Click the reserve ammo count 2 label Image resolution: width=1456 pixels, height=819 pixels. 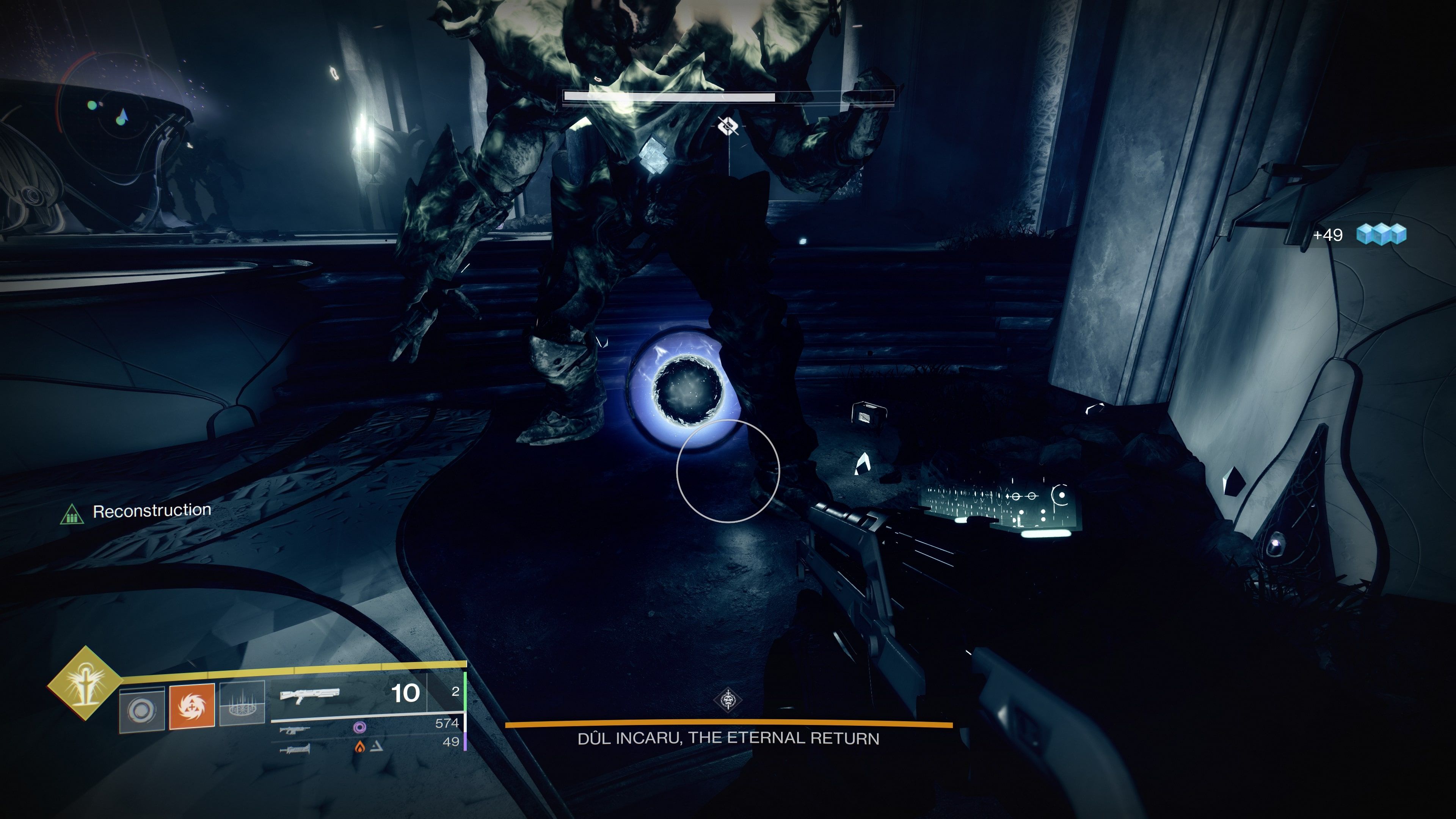tap(455, 691)
